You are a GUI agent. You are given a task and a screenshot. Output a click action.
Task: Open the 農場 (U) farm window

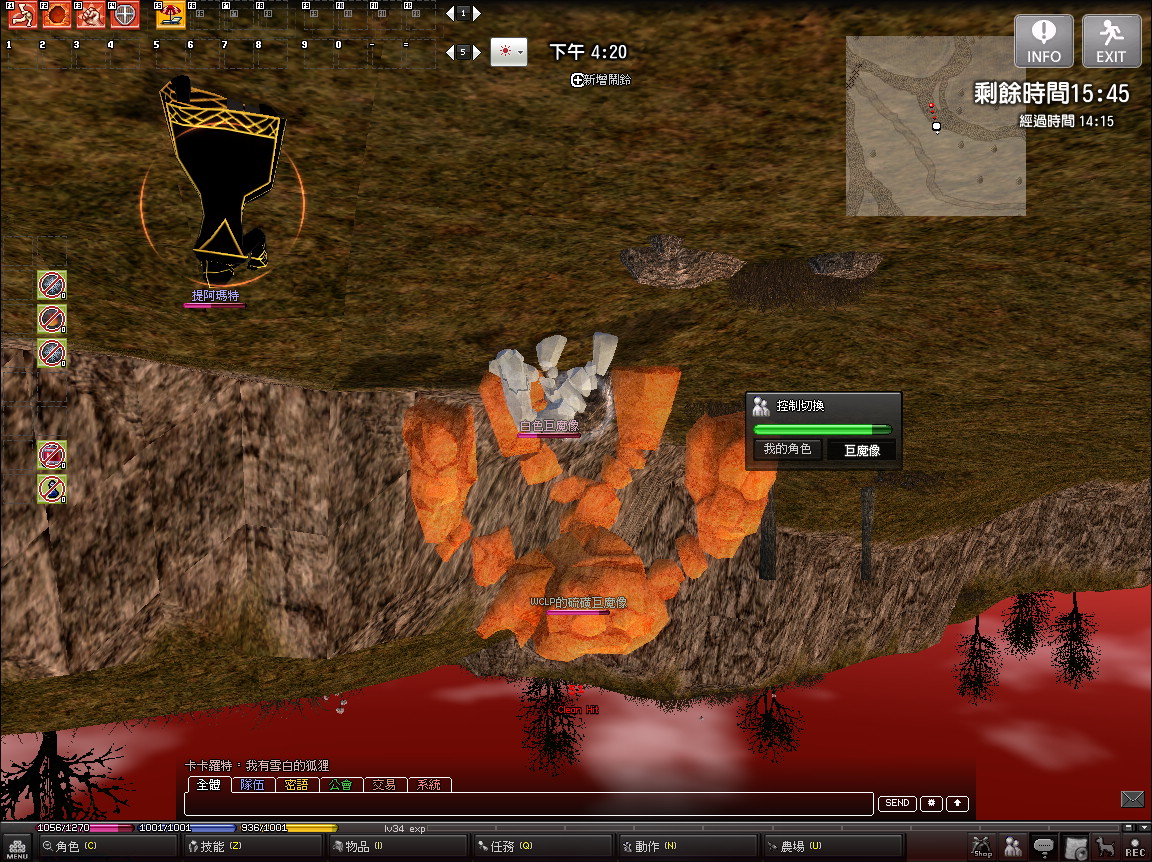click(x=800, y=846)
